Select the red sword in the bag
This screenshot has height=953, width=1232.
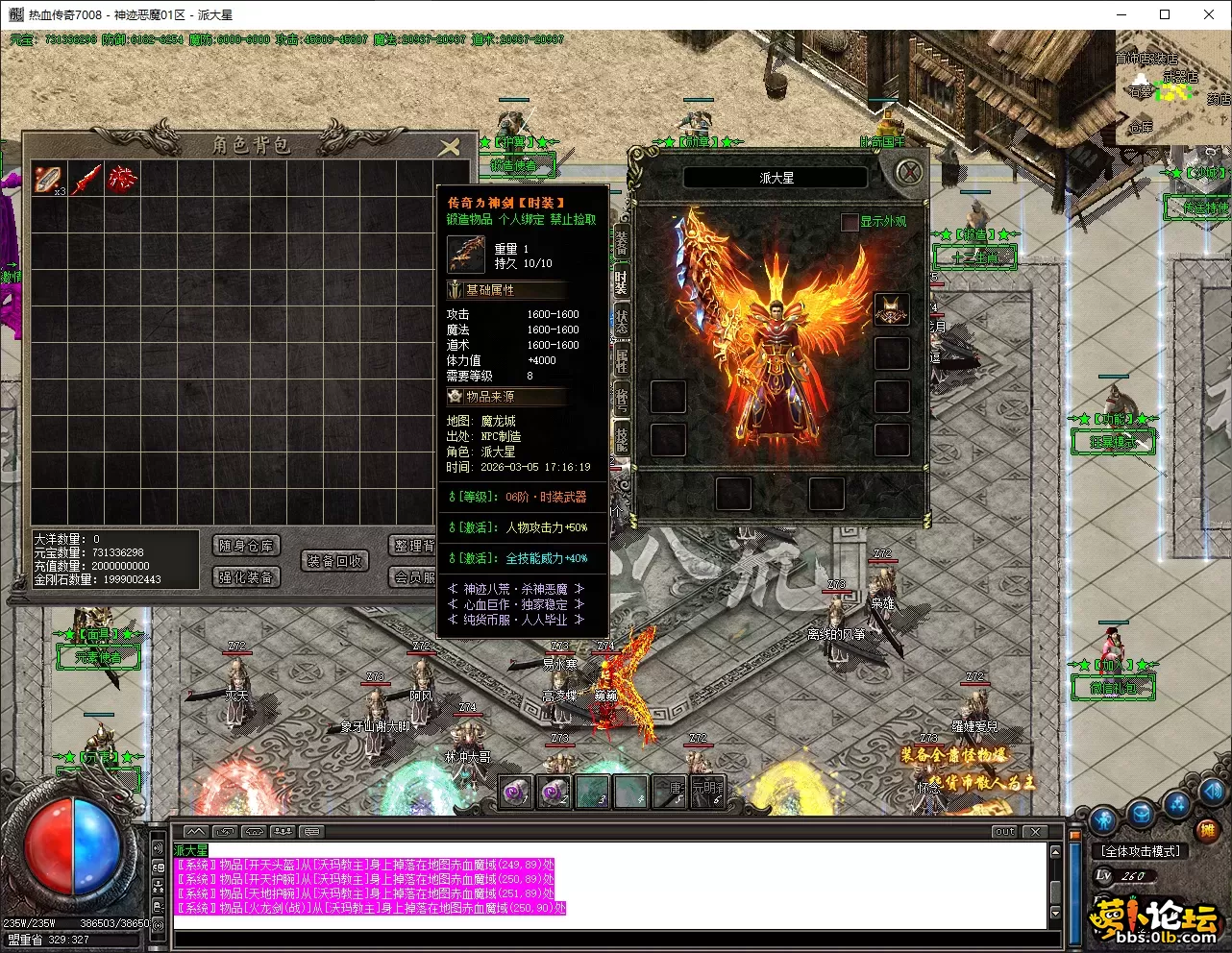click(86, 179)
